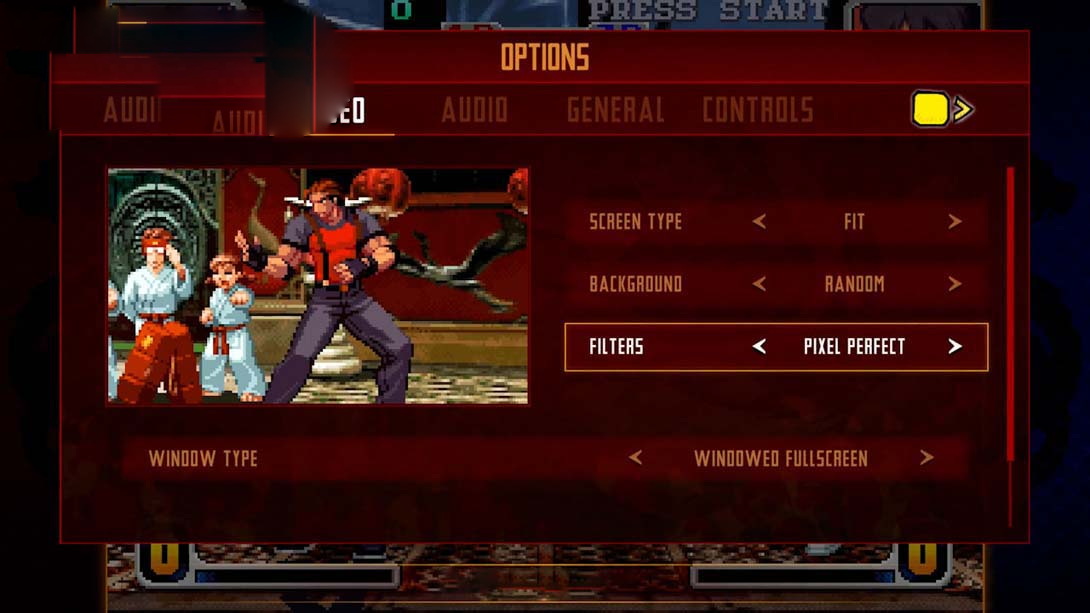Cycle Filters forward with right arrow
The width and height of the screenshot is (1090, 613).
[x=954, y=347]
